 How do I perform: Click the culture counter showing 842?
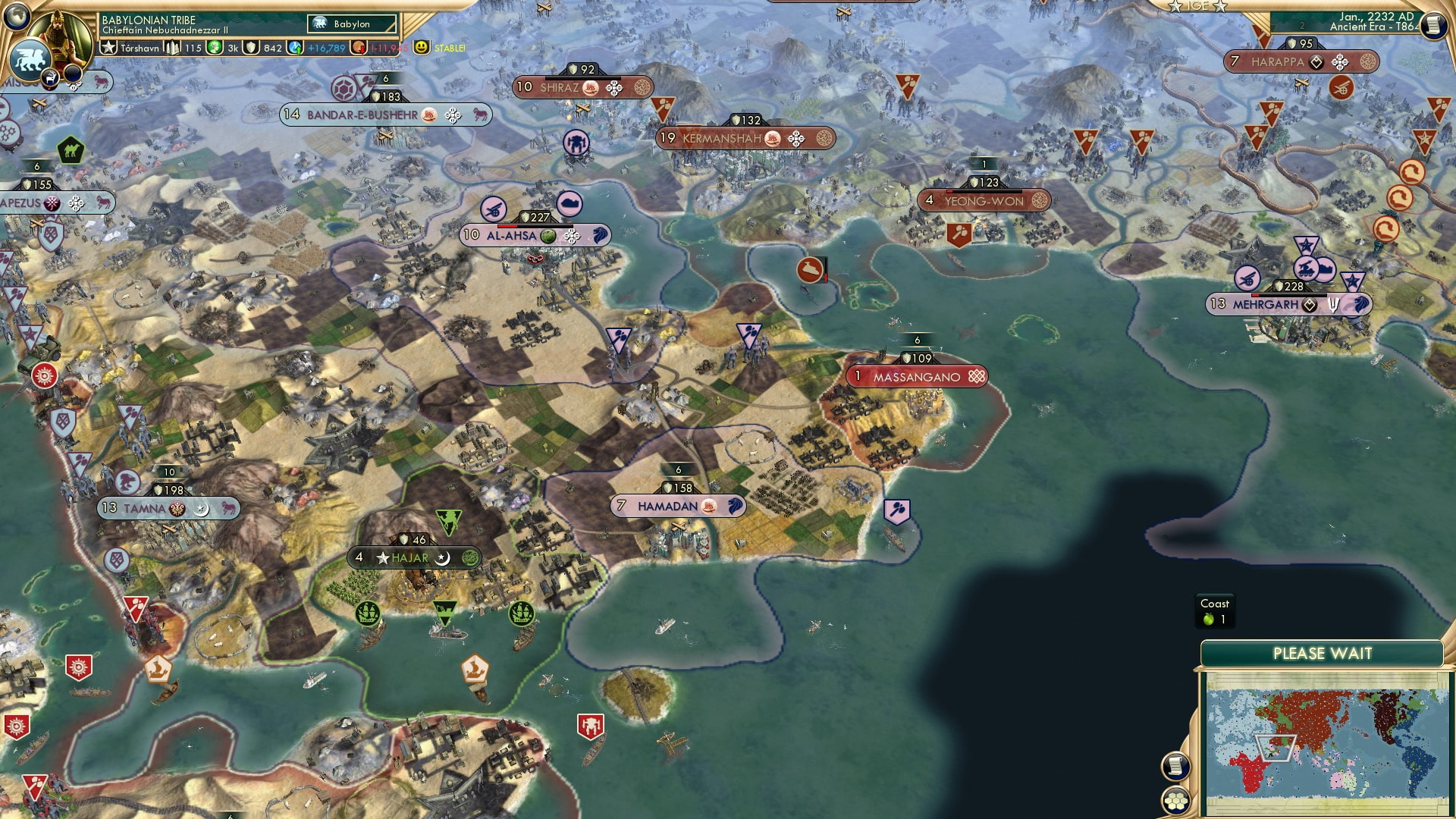pos(263,46)
